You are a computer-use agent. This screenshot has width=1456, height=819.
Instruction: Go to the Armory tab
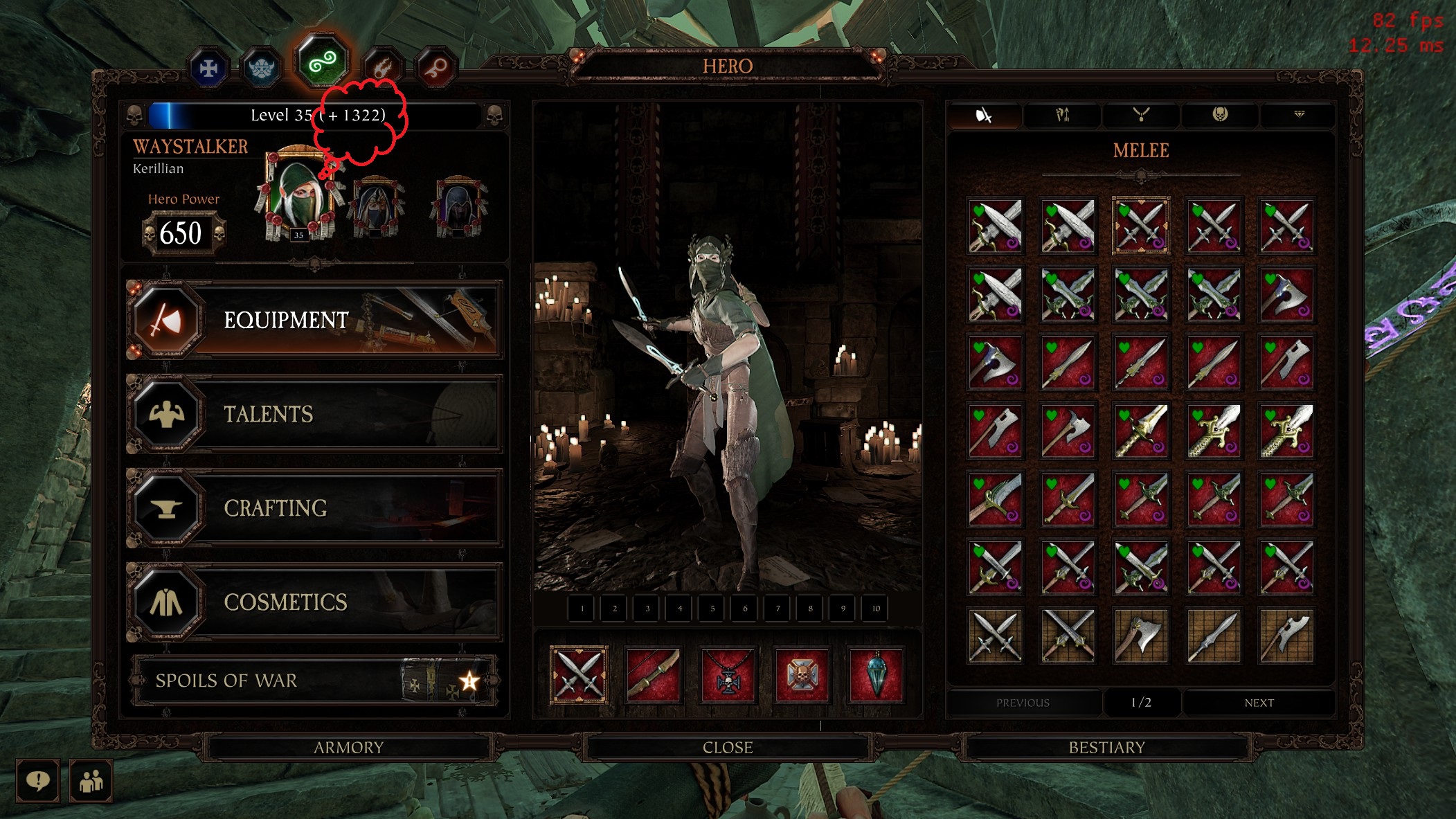[348, 748]
